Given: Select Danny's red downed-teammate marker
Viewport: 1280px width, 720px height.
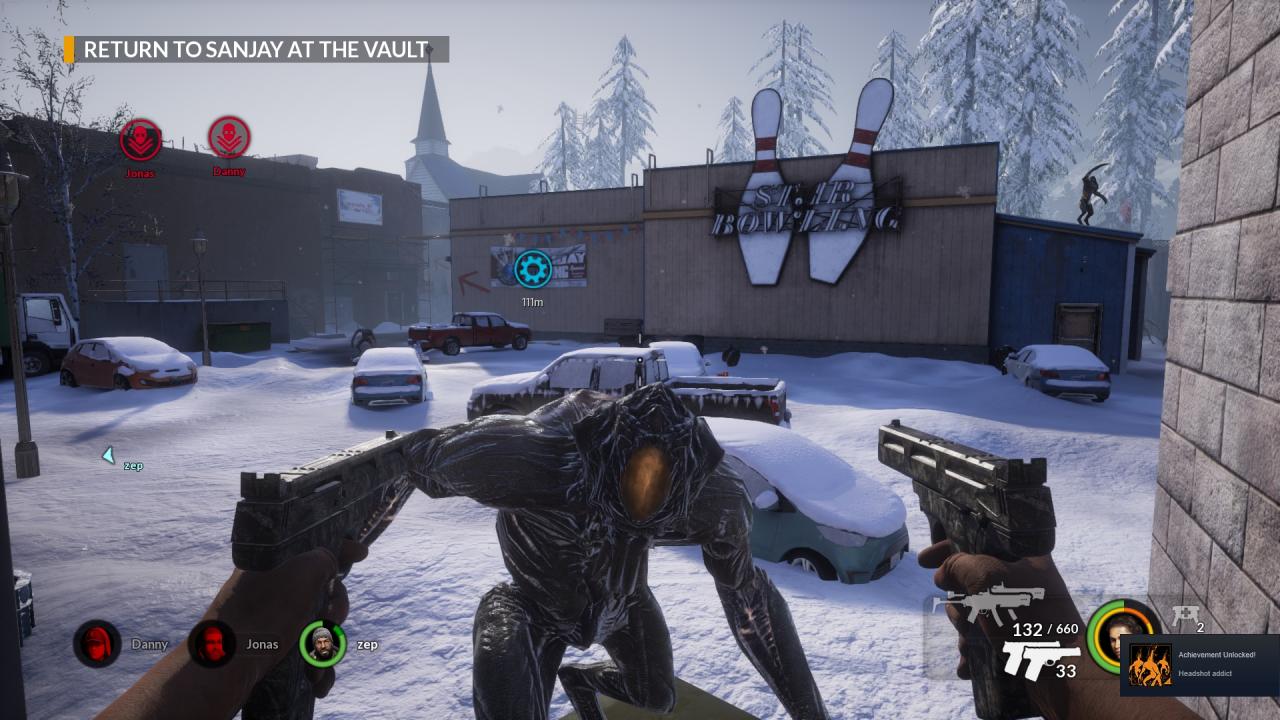Looking at the screenshot, I should coord(229,138).
